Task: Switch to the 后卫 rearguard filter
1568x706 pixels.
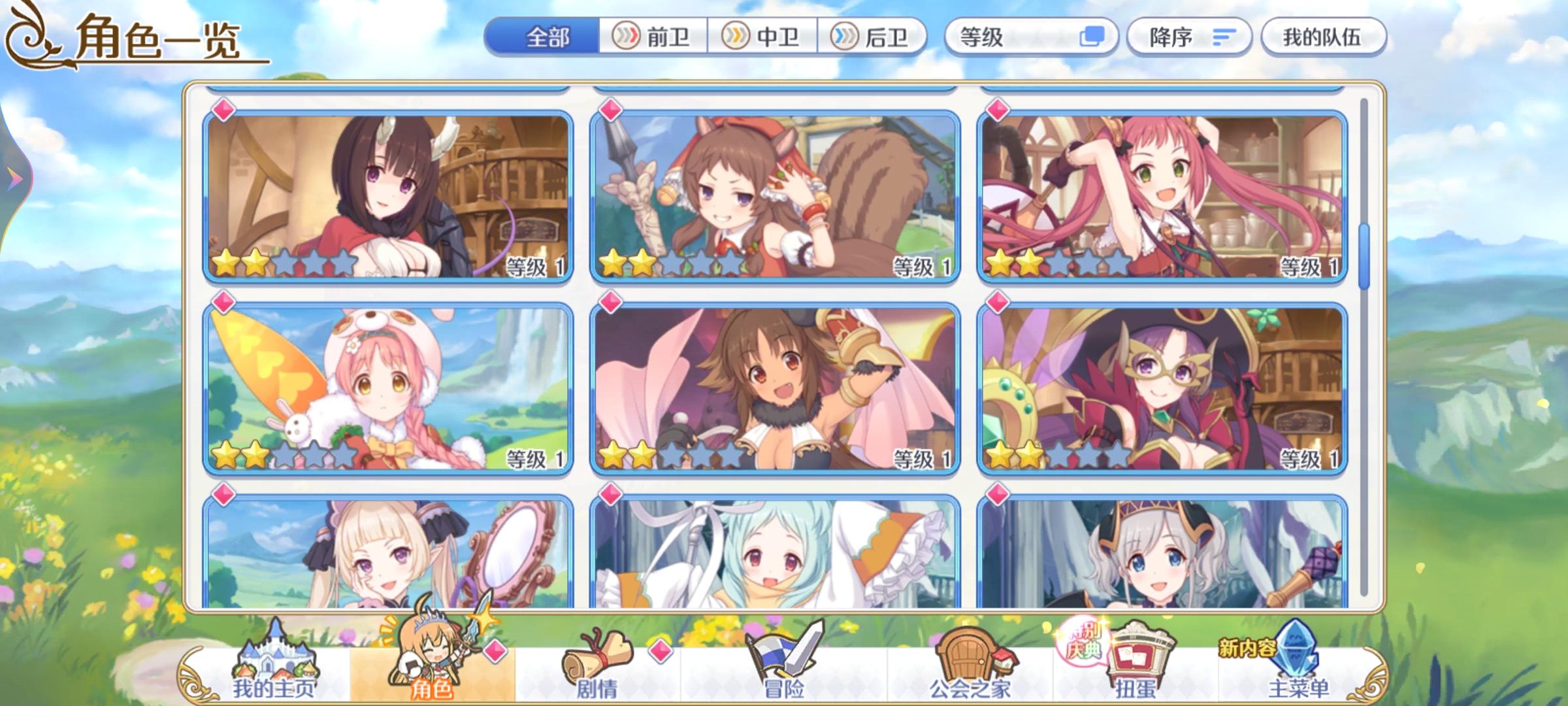Action: (875, 37)
